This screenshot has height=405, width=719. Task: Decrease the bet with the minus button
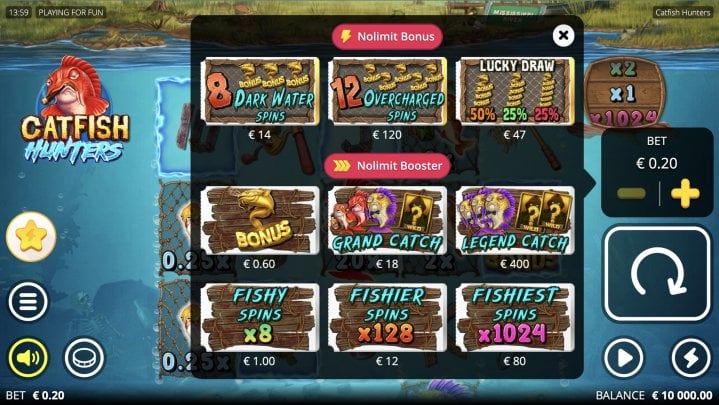pos(631,194)
